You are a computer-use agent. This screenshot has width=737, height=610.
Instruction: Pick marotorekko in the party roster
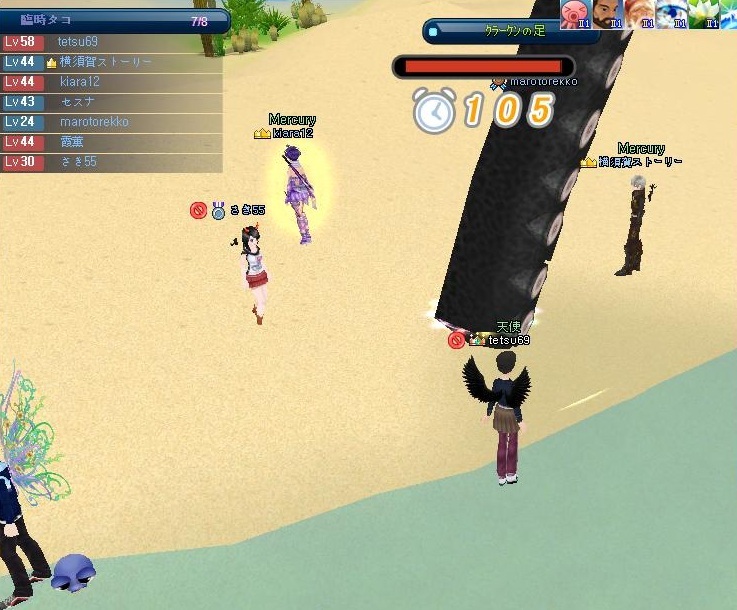110,122
